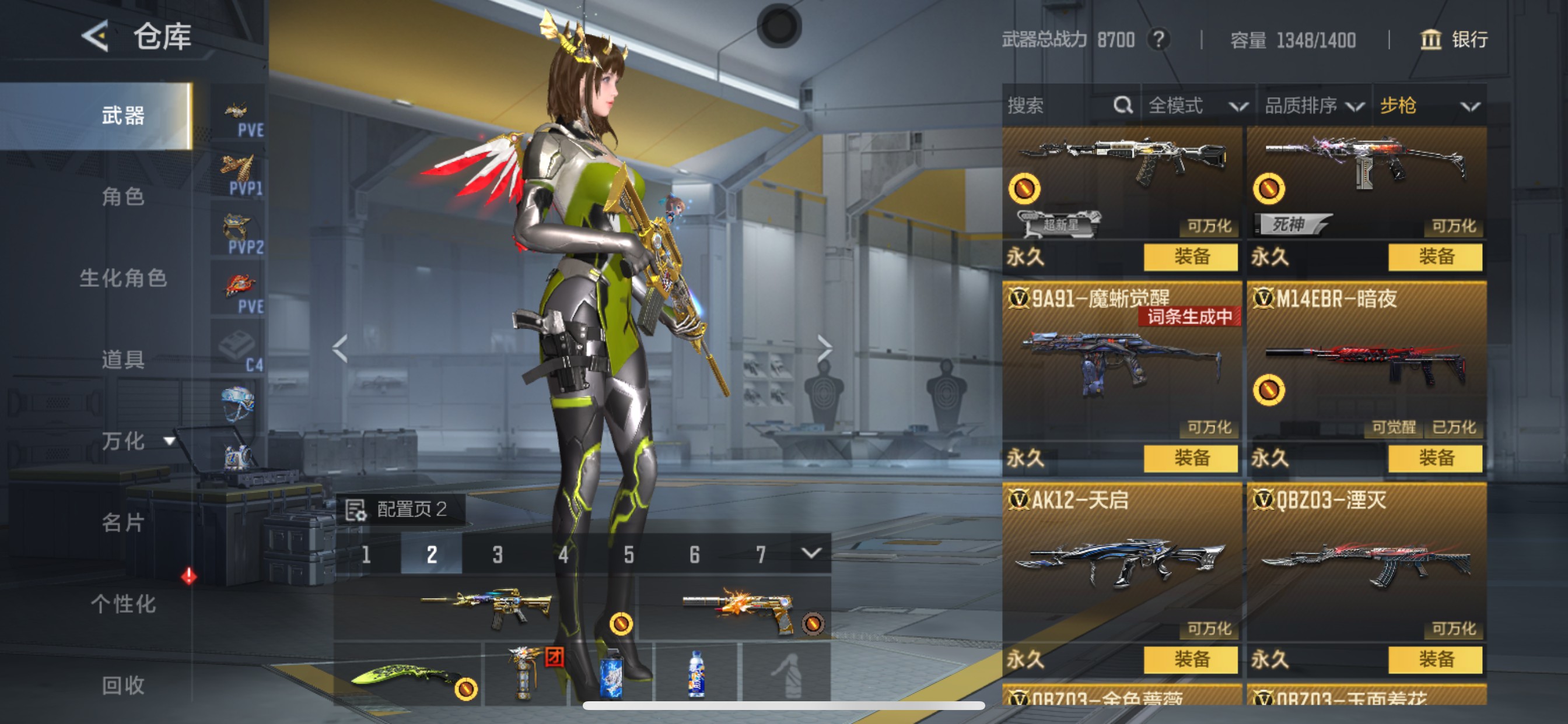This screenshot has width=1568, height=724.
Task: Open the 回收 recycle tab
Action: tap(123, 685)
